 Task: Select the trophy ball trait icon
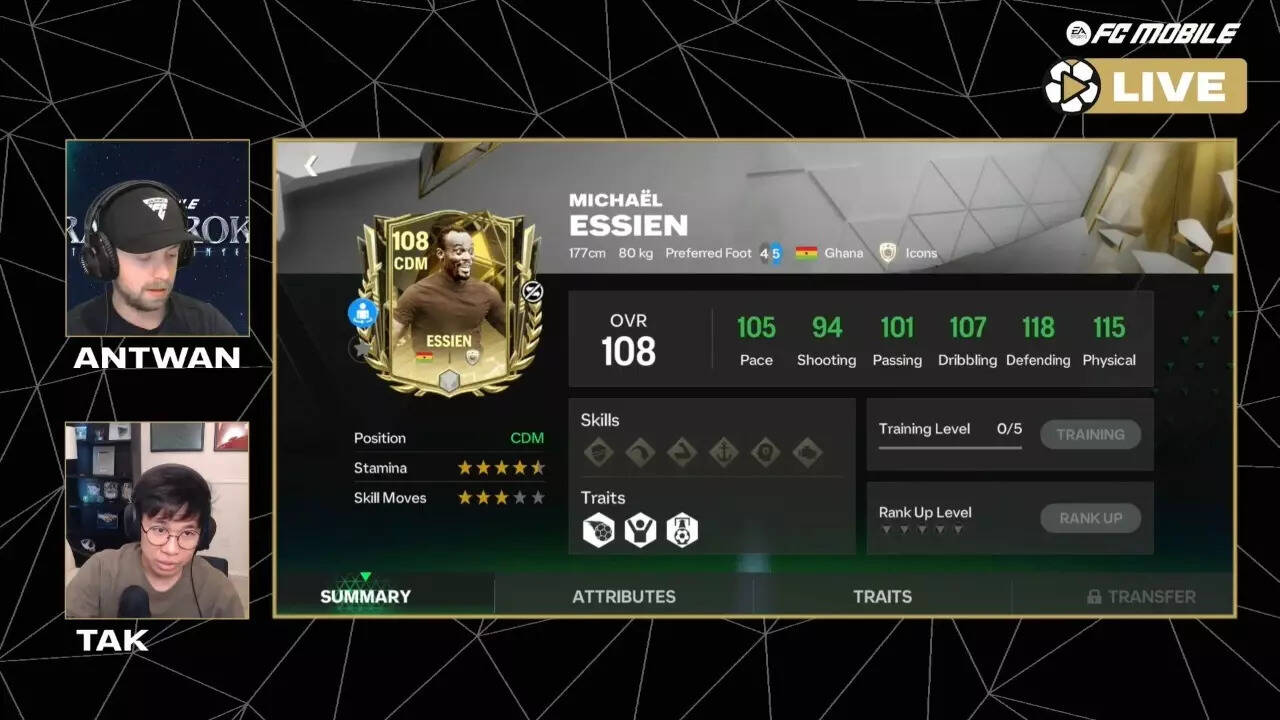684,530
